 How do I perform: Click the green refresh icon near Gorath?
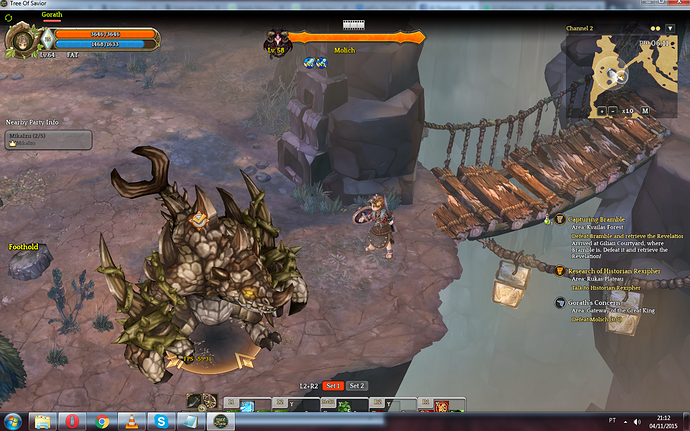(x=9, y=16)
